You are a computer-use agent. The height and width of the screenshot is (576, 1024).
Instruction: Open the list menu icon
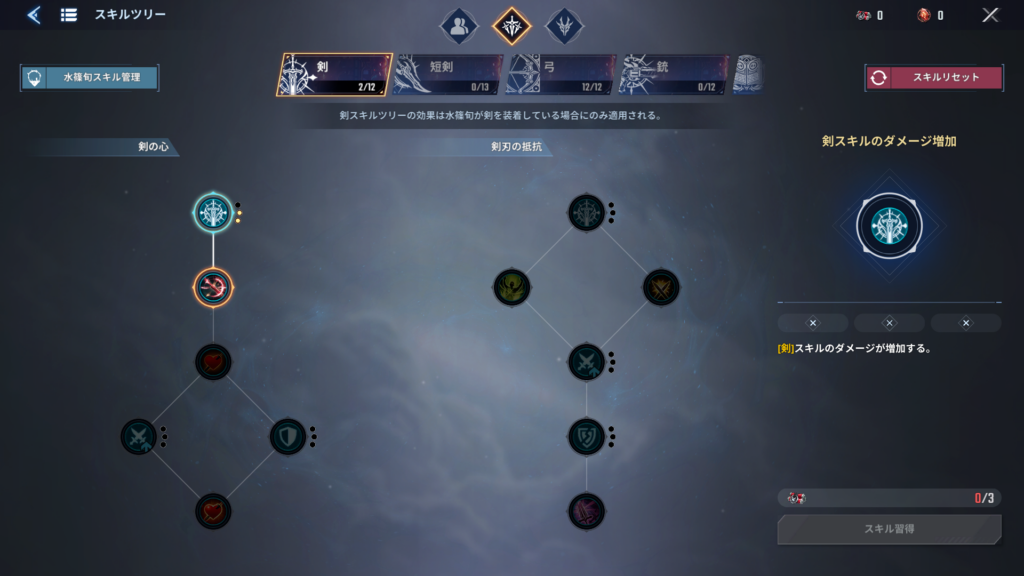[x=69, y=15]
